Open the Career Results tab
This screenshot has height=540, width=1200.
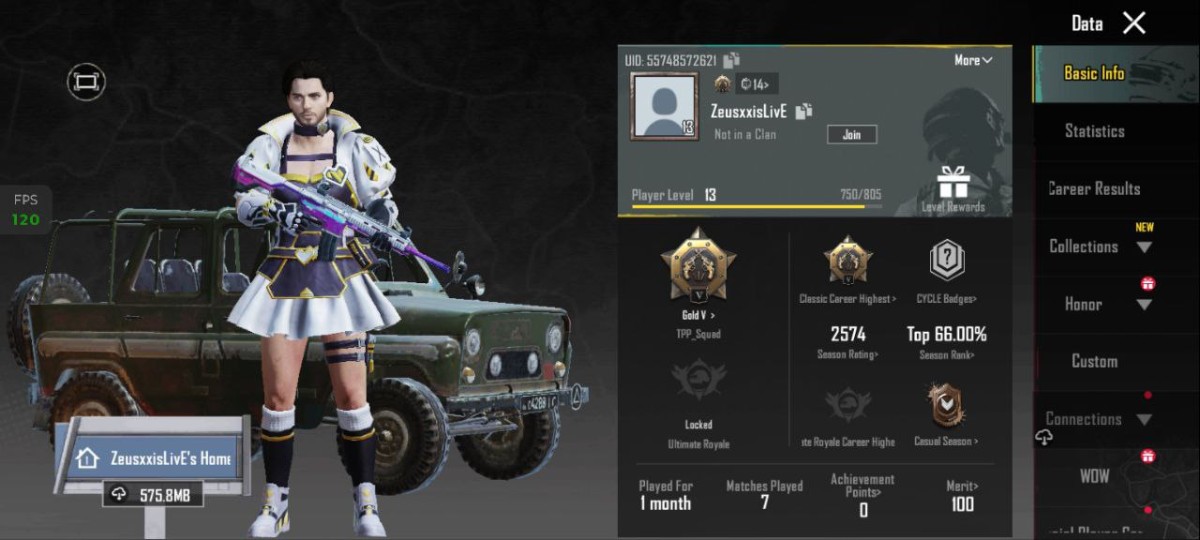point(1094,188)
